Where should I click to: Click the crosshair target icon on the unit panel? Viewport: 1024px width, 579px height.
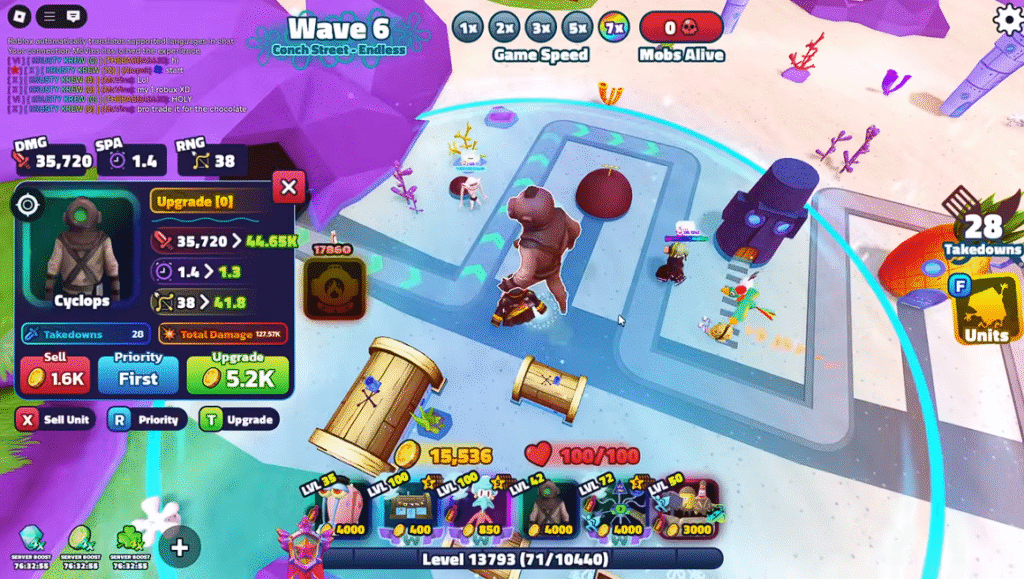coord(28,205)
